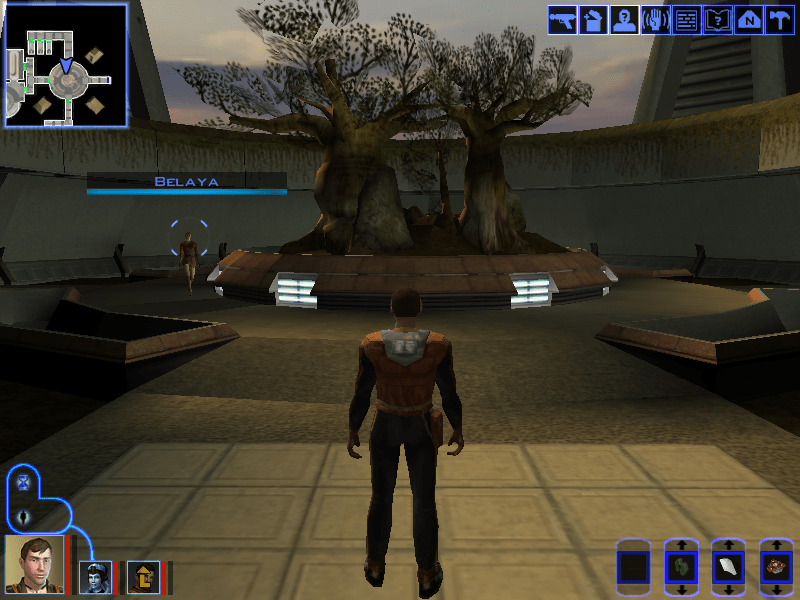
Task: Click the minimap
Action: 66,65
